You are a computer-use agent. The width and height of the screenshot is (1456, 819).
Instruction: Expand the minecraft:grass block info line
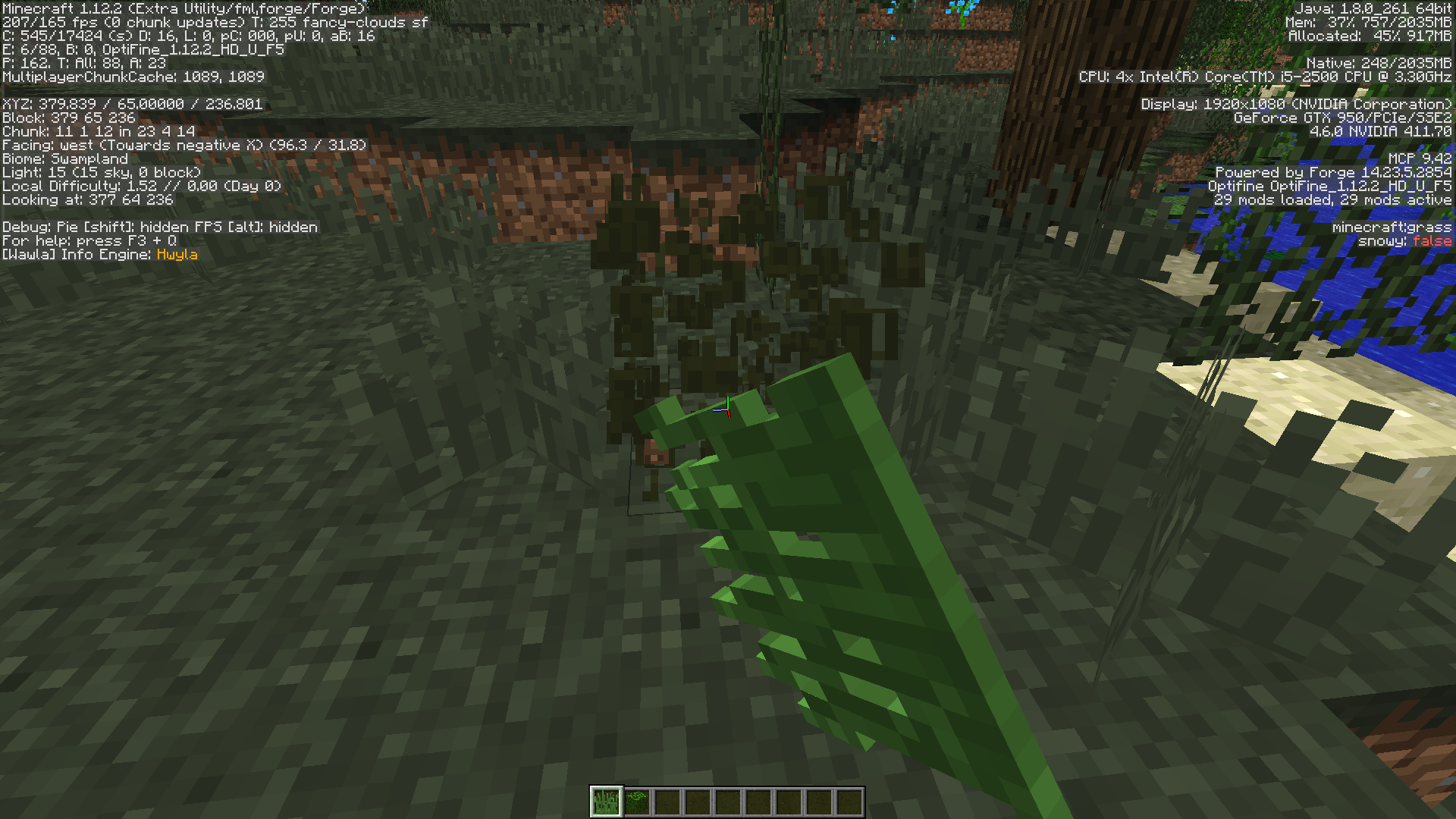click(1394, 227)
